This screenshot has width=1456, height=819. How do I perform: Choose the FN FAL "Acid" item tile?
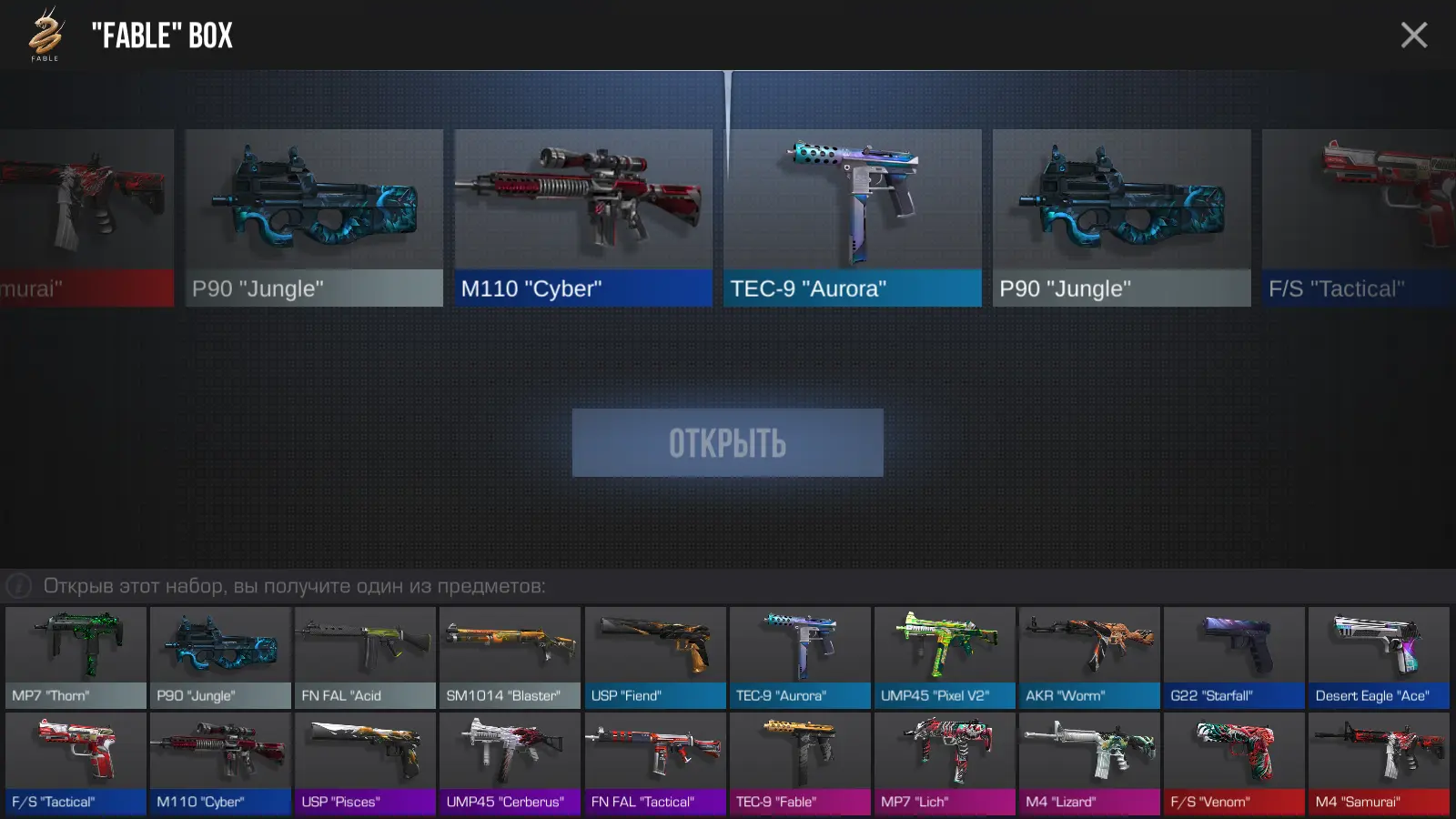pyautogui.click(x=365, y=657)
